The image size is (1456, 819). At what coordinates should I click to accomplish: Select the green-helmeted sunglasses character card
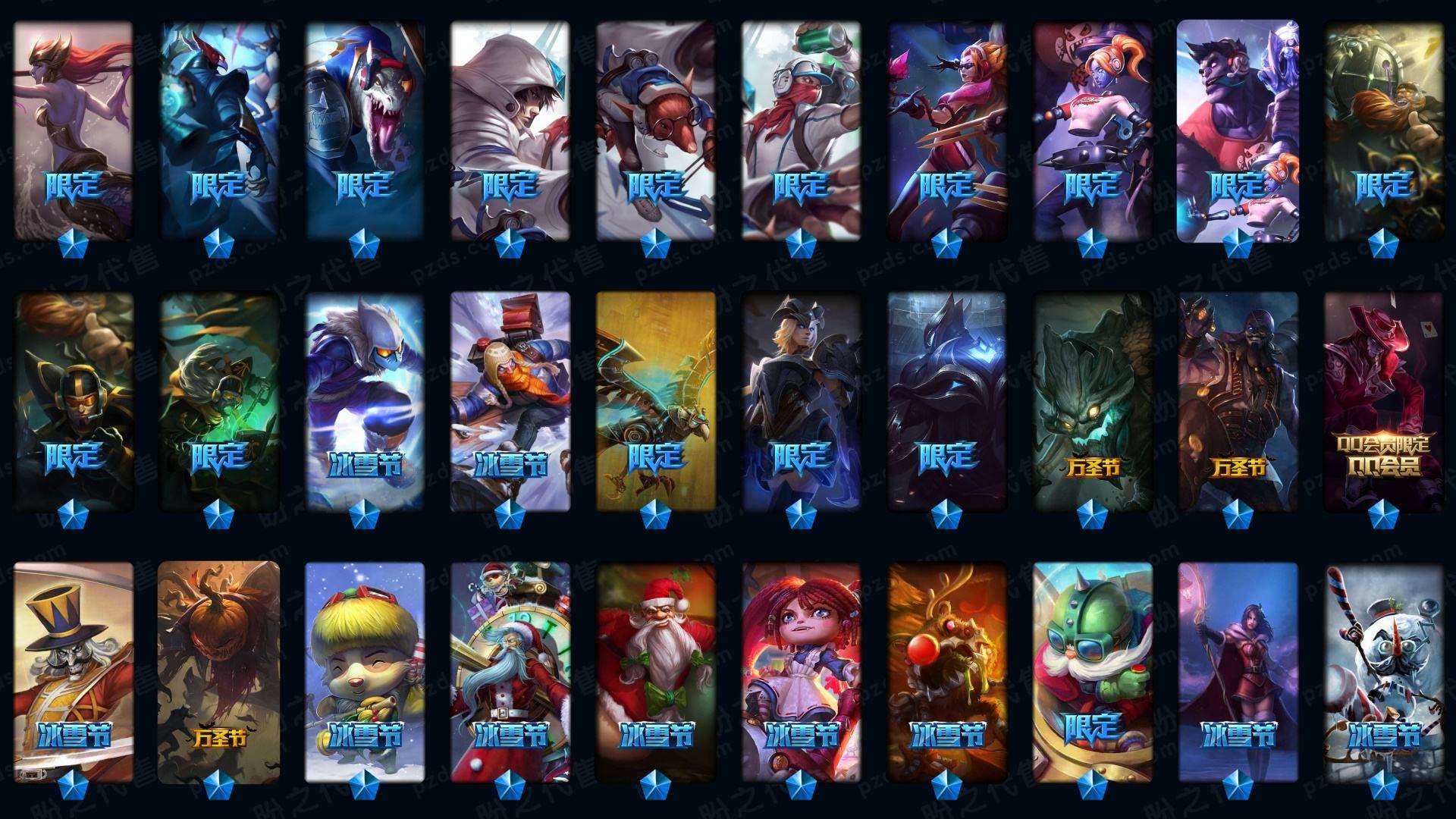click(x=1092, y=672)
